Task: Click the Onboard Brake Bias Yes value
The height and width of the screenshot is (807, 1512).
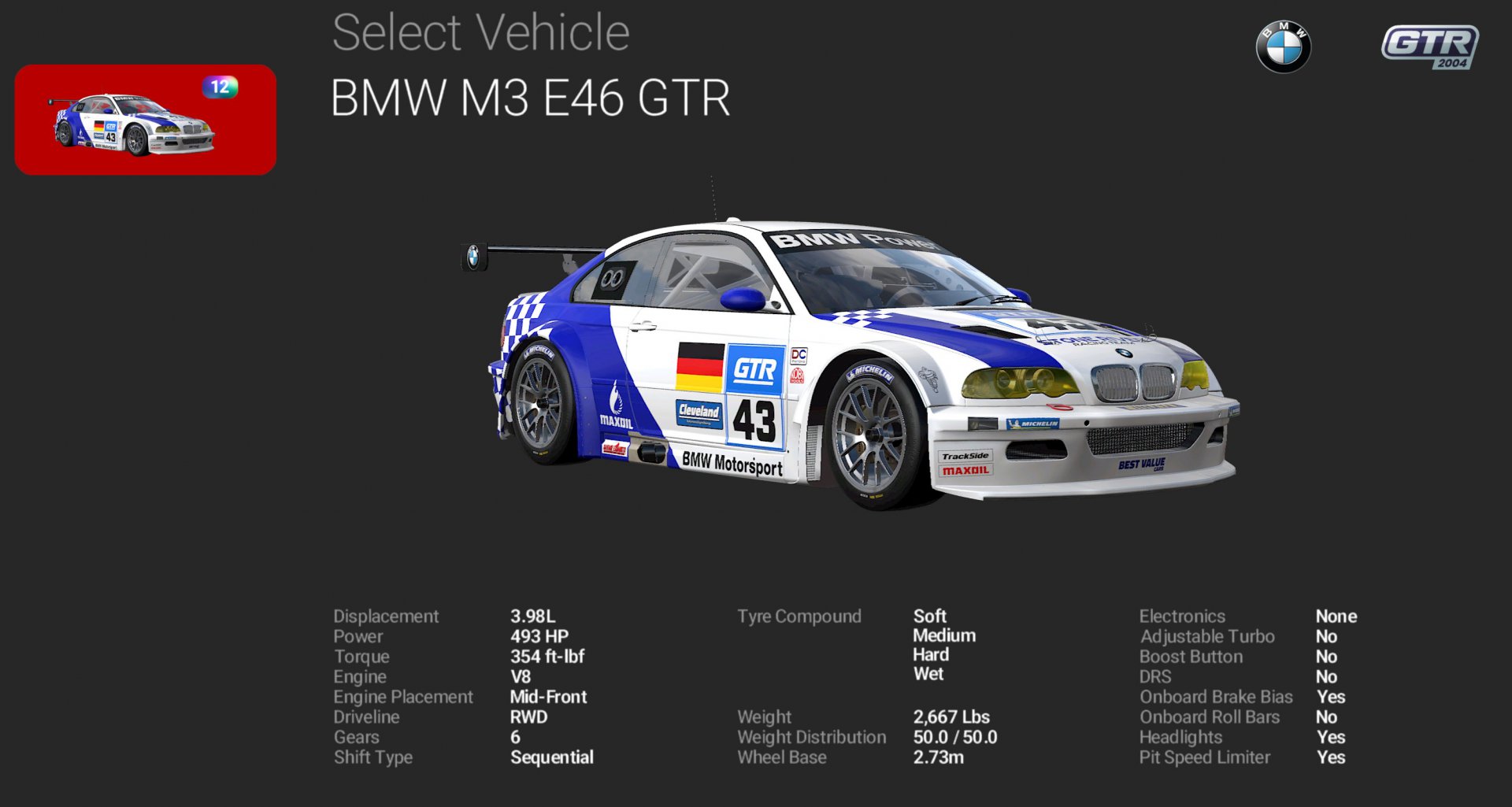Action: coord(1332,697)
